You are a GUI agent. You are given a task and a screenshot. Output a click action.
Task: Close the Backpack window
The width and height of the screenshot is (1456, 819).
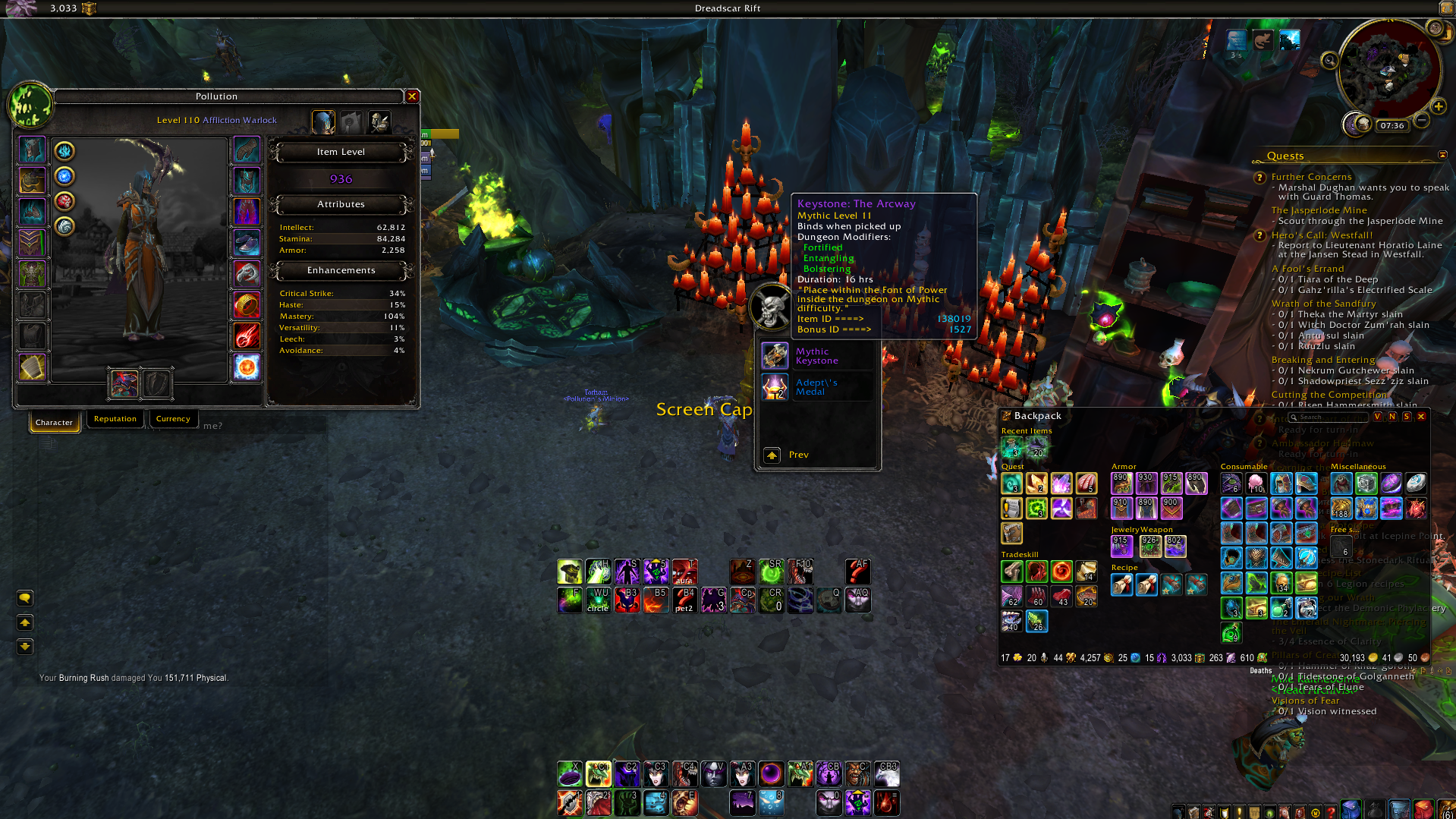click(x=1421, y=416)
